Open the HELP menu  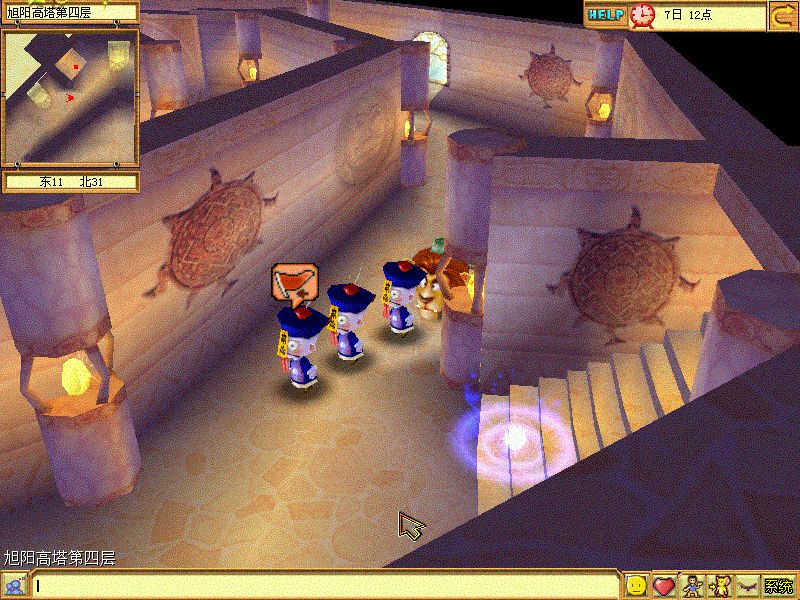point(605,14)
